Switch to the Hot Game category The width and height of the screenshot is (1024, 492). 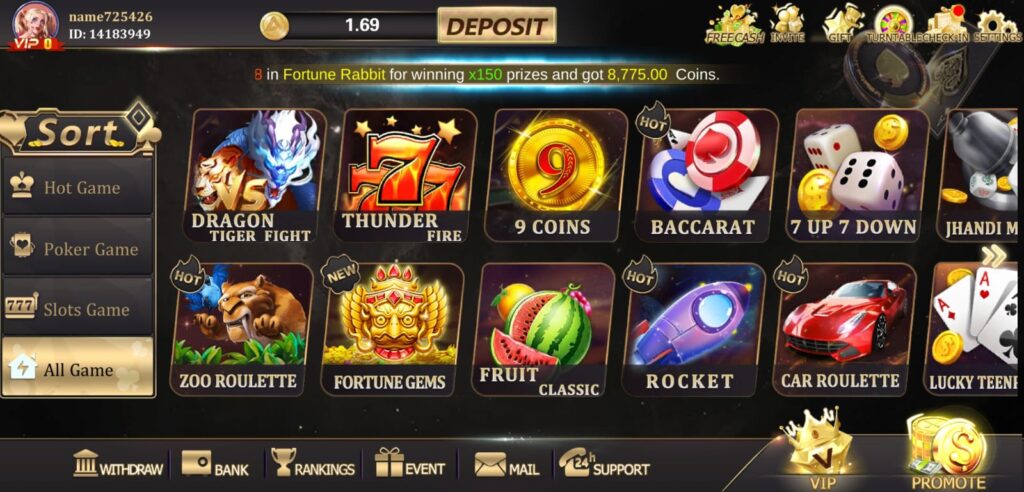tap(78, 187)
